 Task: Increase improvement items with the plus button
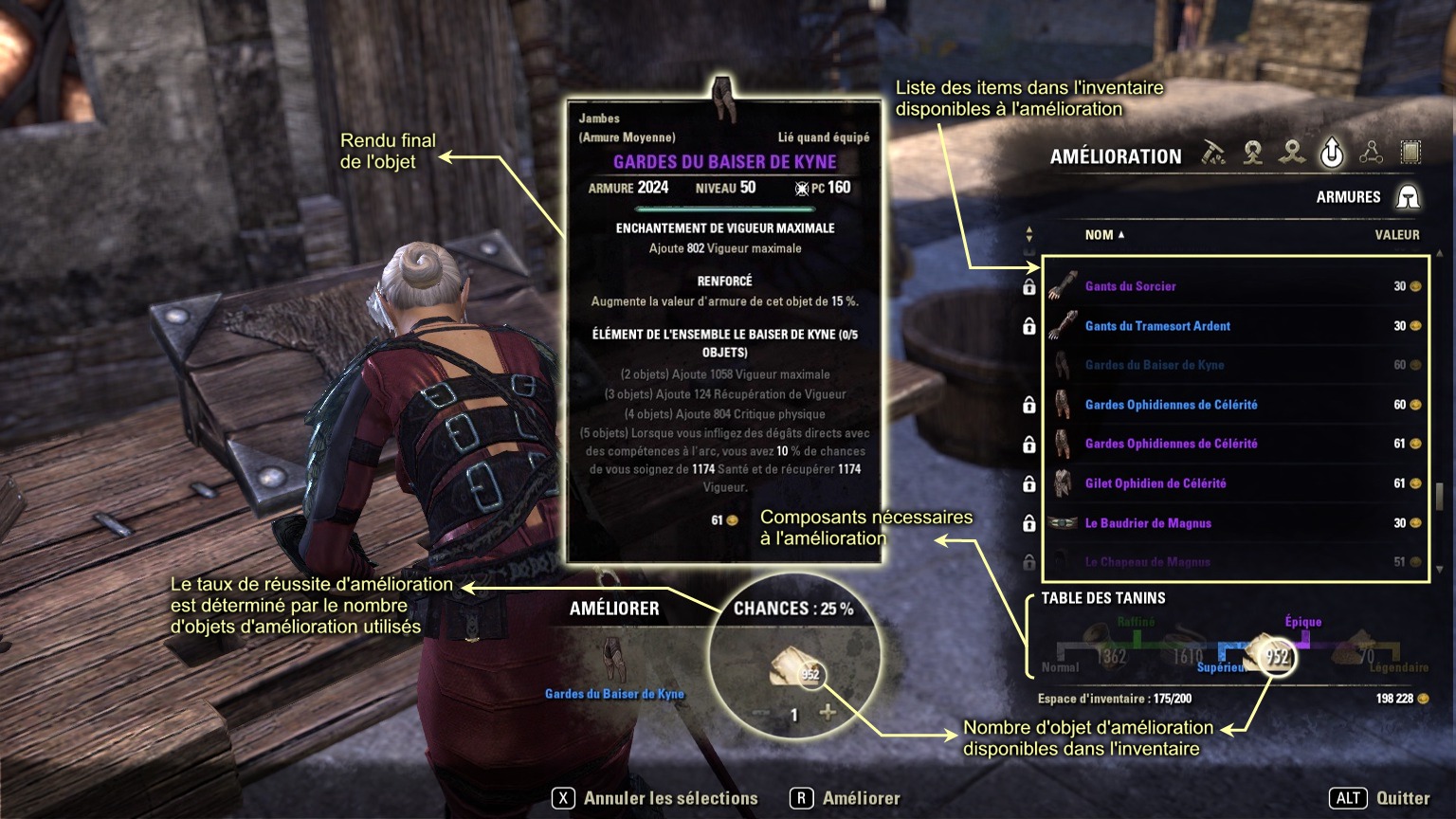pyautogui.click(x=828, y=713)
